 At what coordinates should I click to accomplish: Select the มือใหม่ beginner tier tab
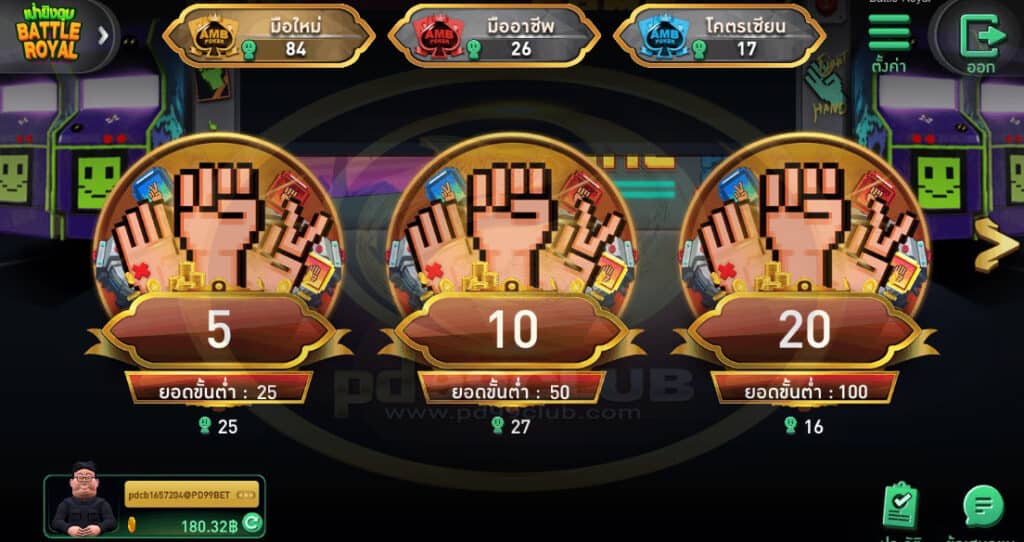tap(268, 36)
